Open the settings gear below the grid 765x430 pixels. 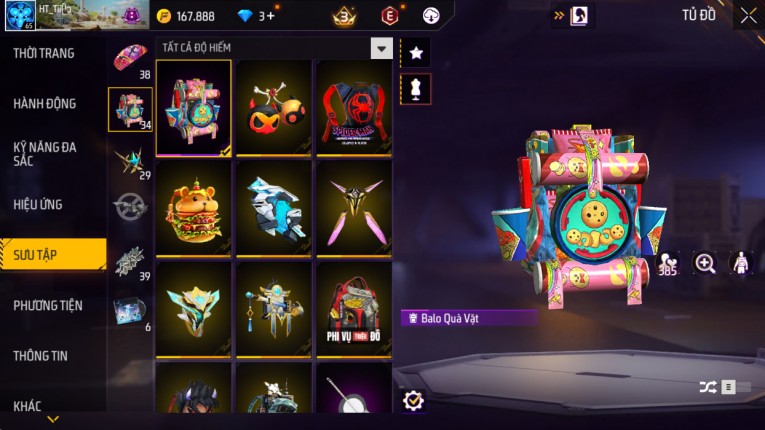pyautogui.click(x=413, y=400)
